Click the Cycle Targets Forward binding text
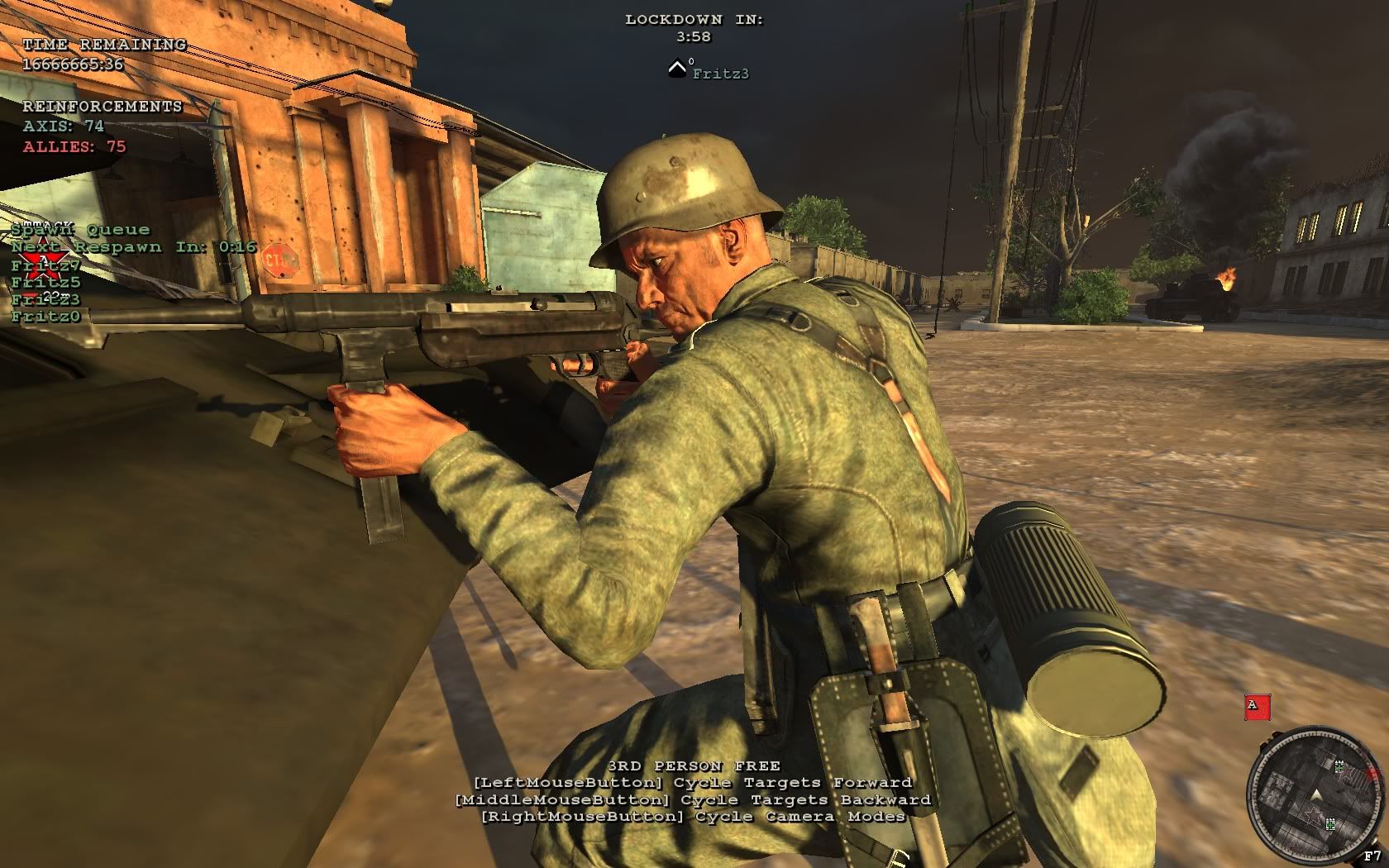This screenshot has height=868, width=1389. pos(693,781)
